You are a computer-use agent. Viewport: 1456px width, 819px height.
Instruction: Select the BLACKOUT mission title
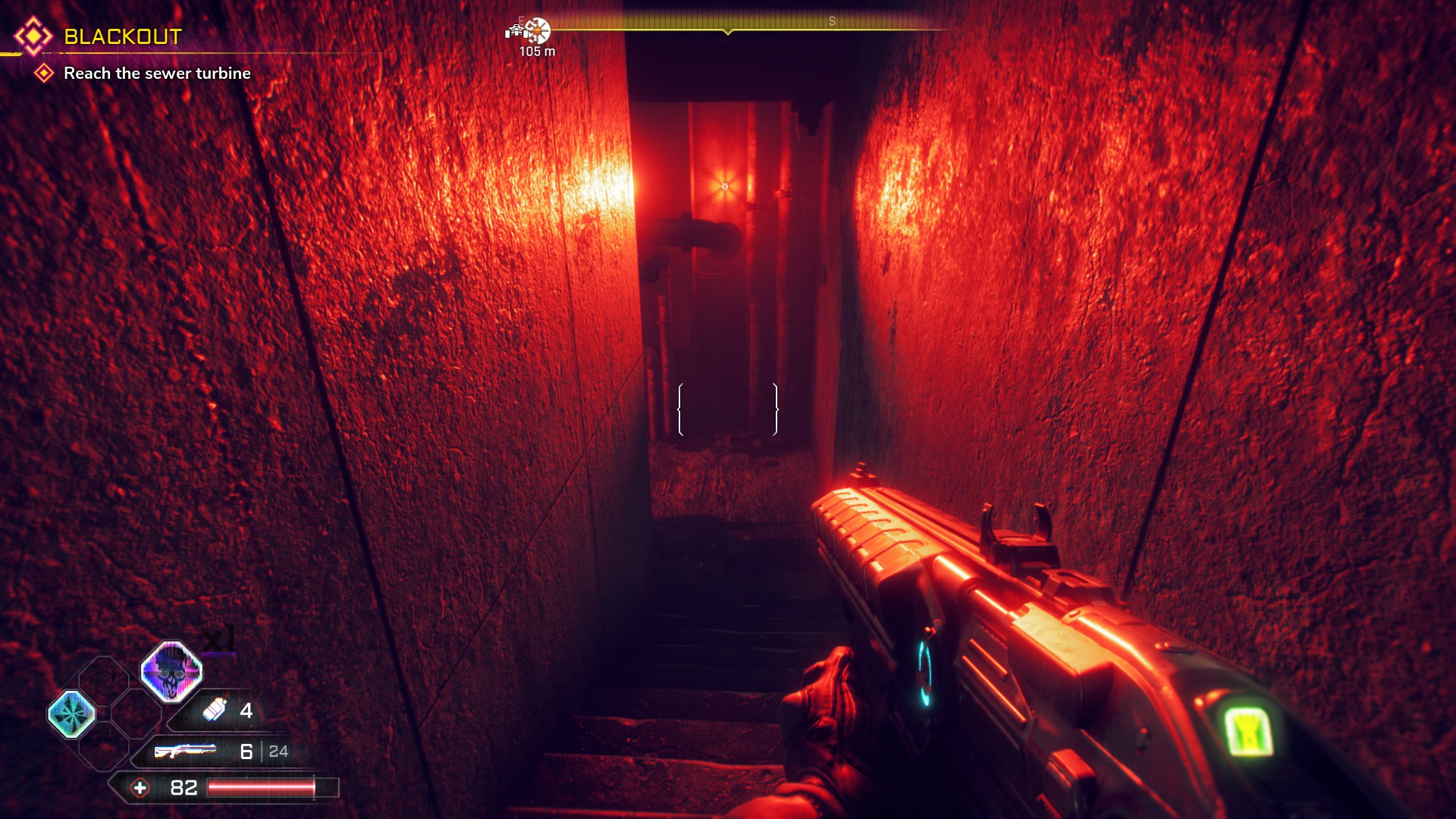point(123,36)
